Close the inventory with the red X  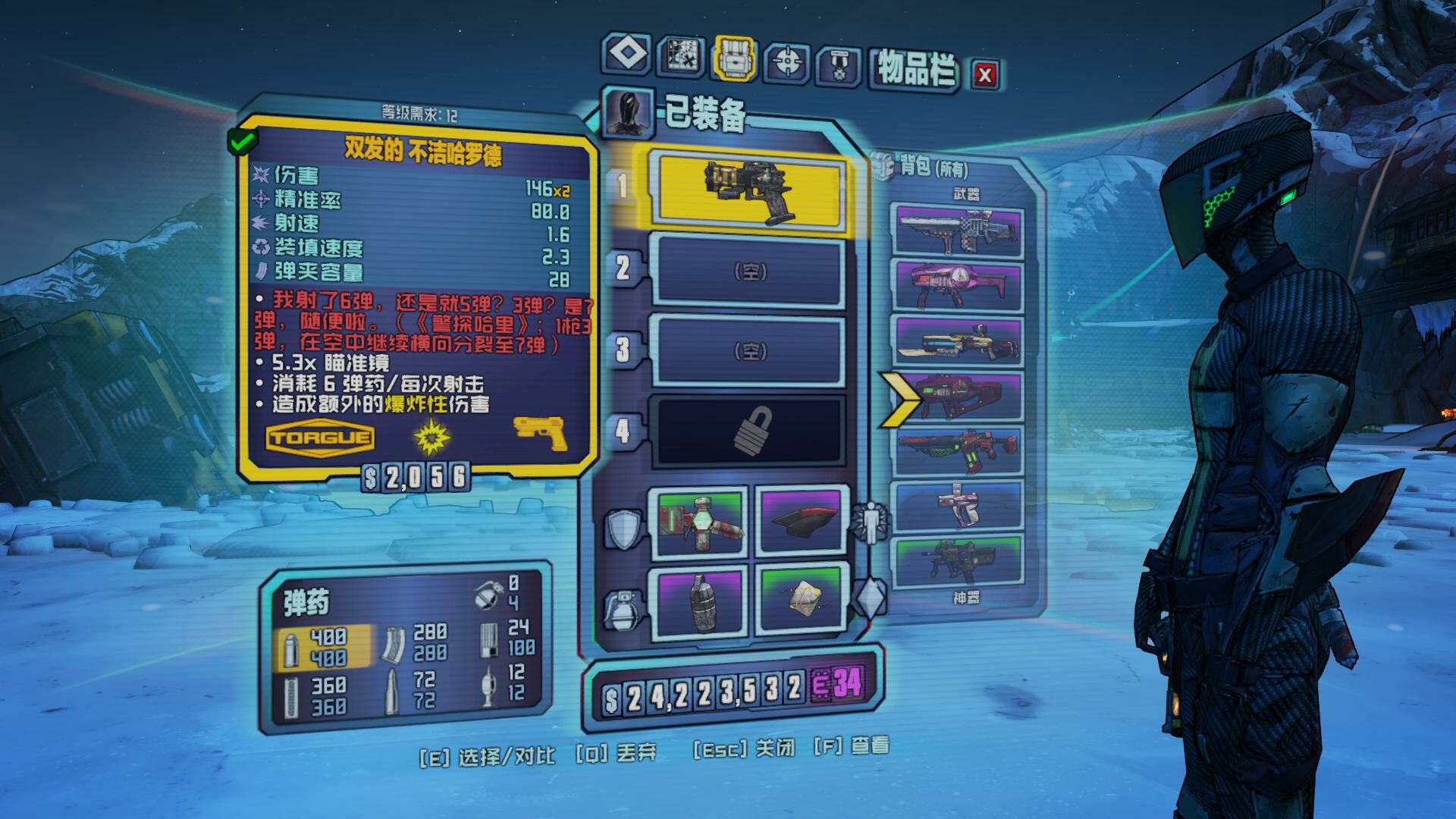point(985,74)
